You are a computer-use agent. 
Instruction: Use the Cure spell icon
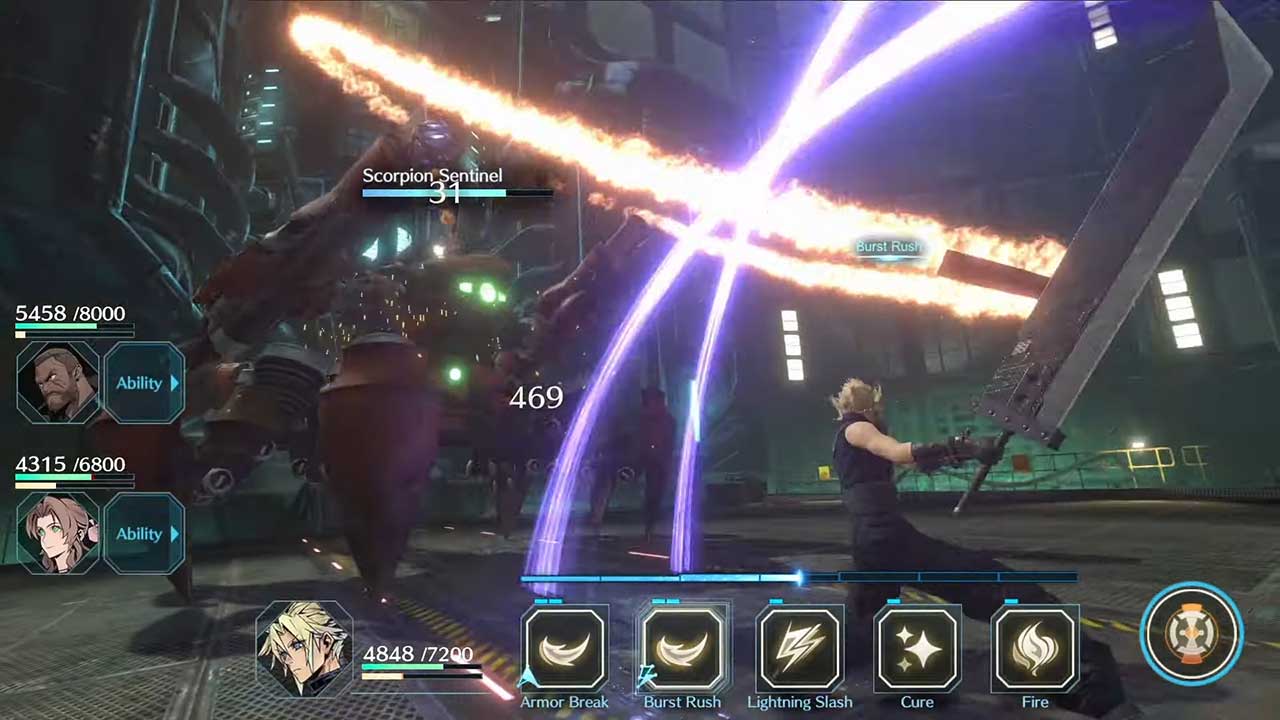point(917,652)
